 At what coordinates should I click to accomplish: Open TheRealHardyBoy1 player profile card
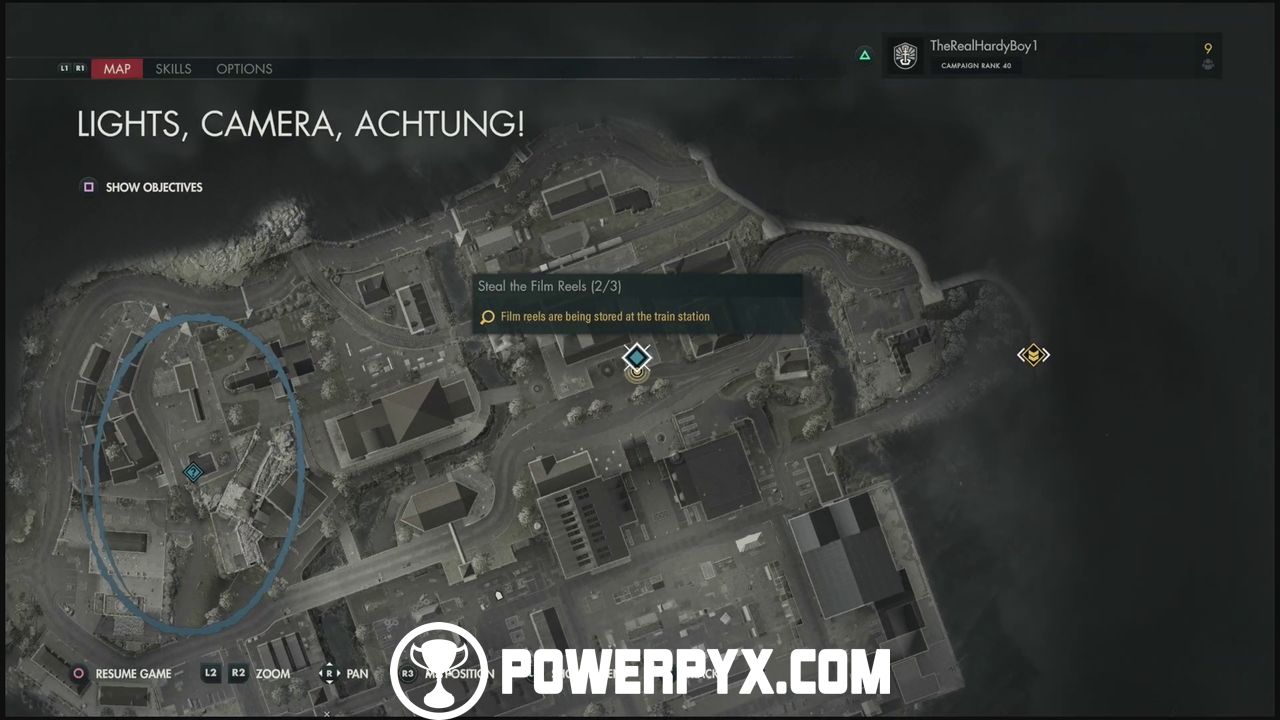click(1052, 56)
